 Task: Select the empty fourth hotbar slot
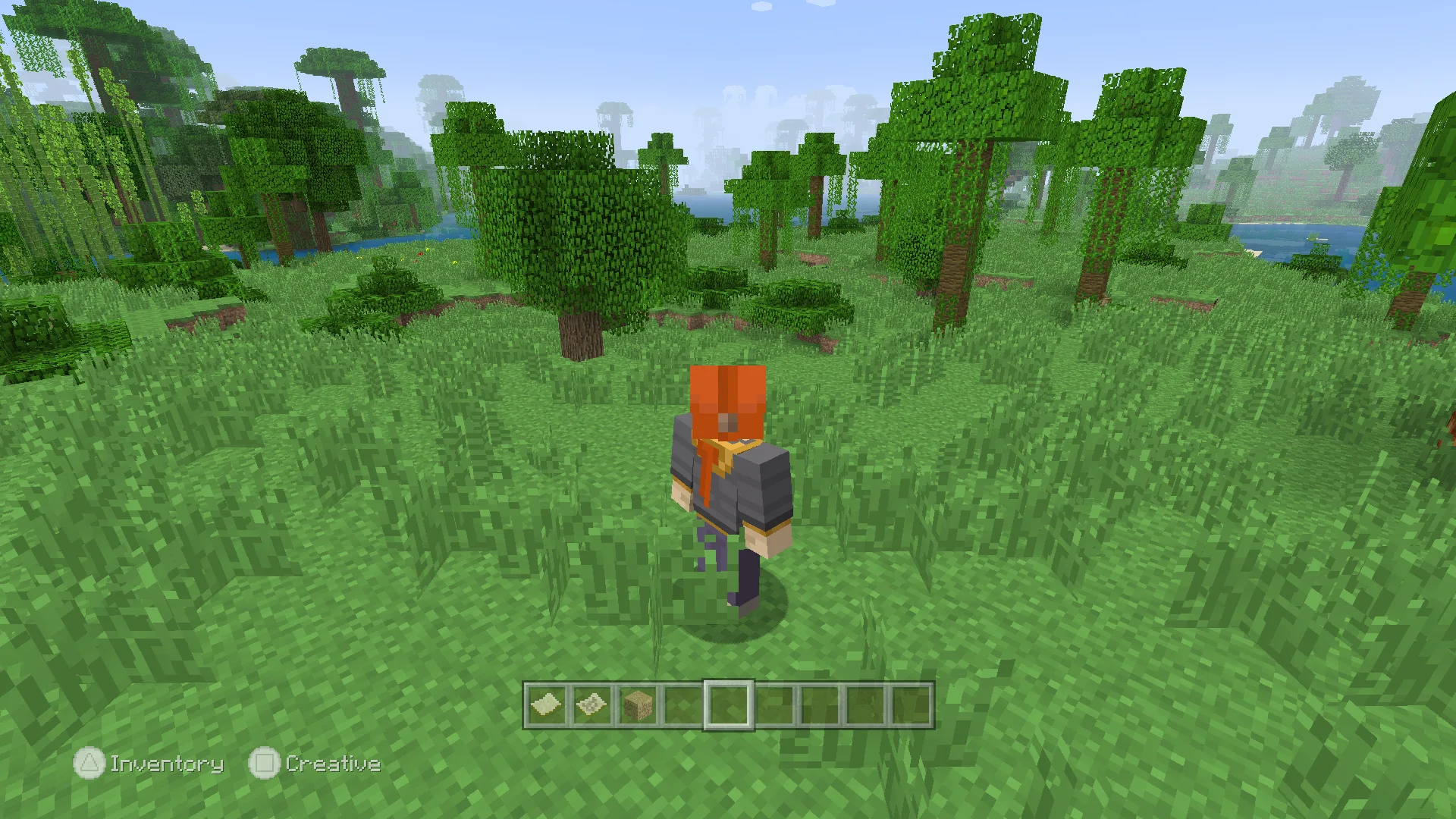pos(682,706)
